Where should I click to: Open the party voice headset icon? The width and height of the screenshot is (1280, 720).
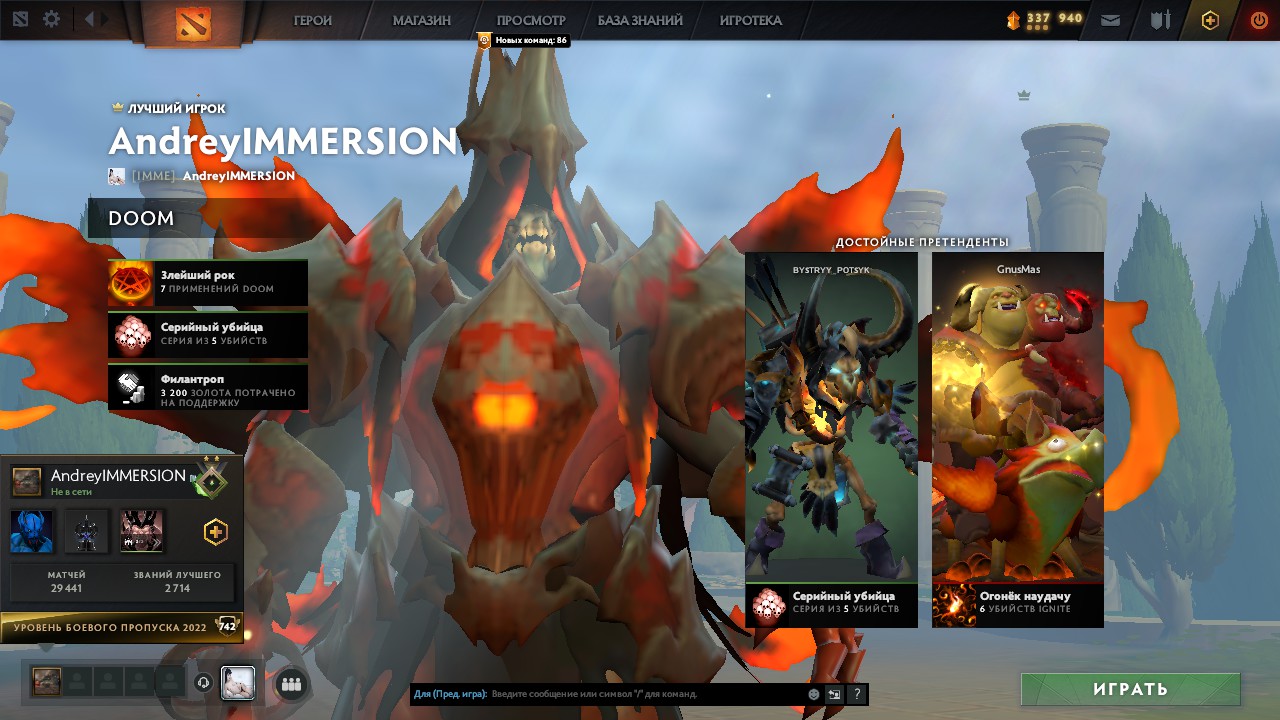[x=204, y=683]
